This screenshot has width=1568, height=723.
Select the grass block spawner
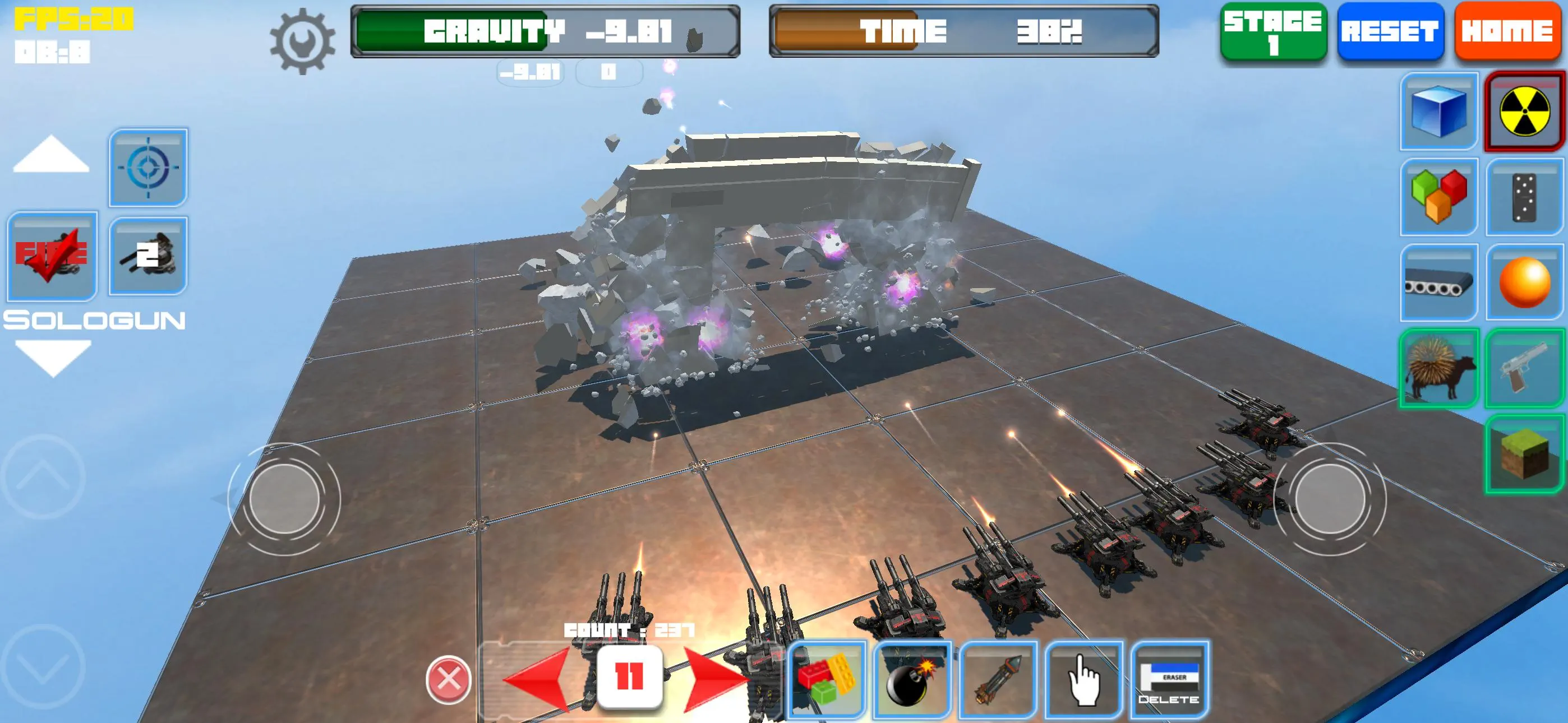1525,453
